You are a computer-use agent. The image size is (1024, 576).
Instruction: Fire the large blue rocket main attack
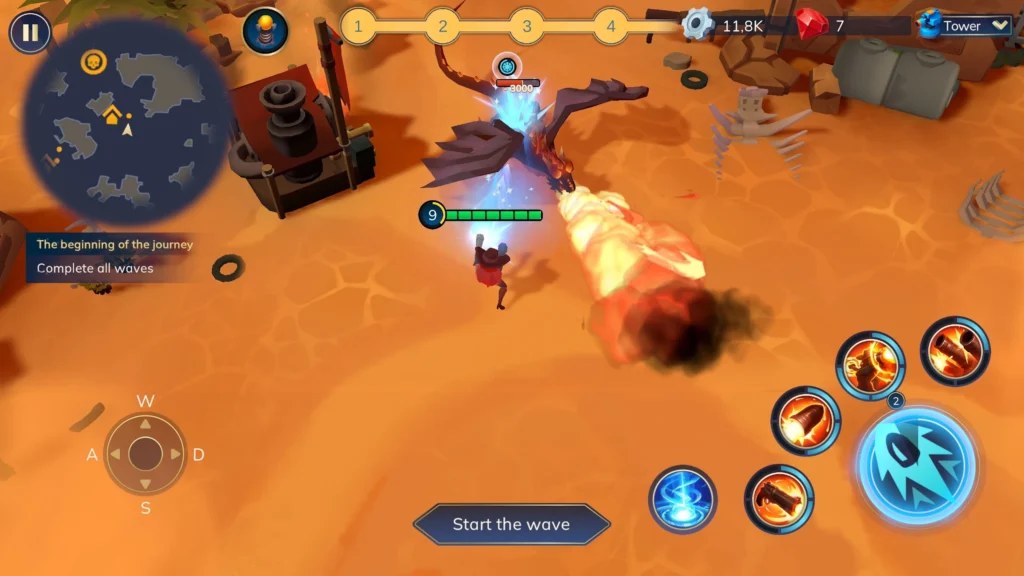pos(917,465)
